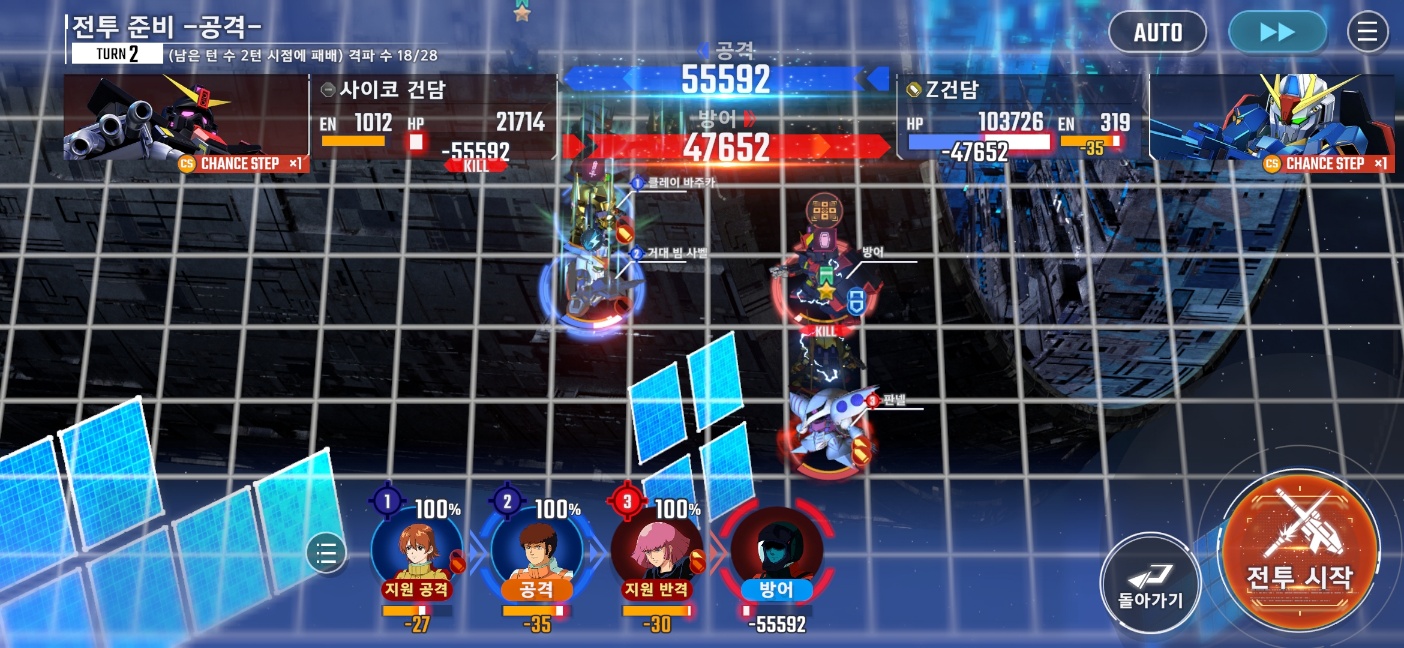
Task: Choose the 공격 pilot portrait
Action: 537,550
